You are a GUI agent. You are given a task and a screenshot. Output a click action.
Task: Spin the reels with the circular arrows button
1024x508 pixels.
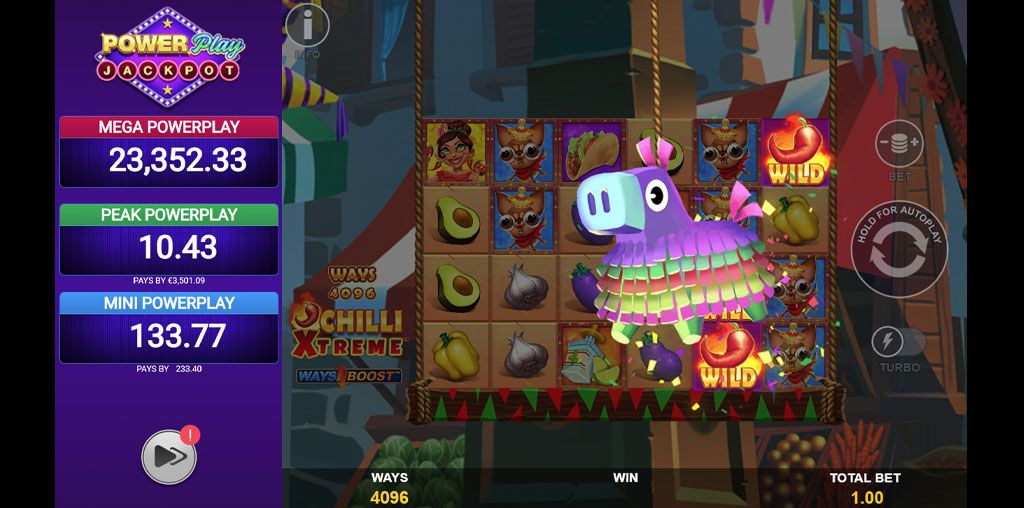[899, 250]
